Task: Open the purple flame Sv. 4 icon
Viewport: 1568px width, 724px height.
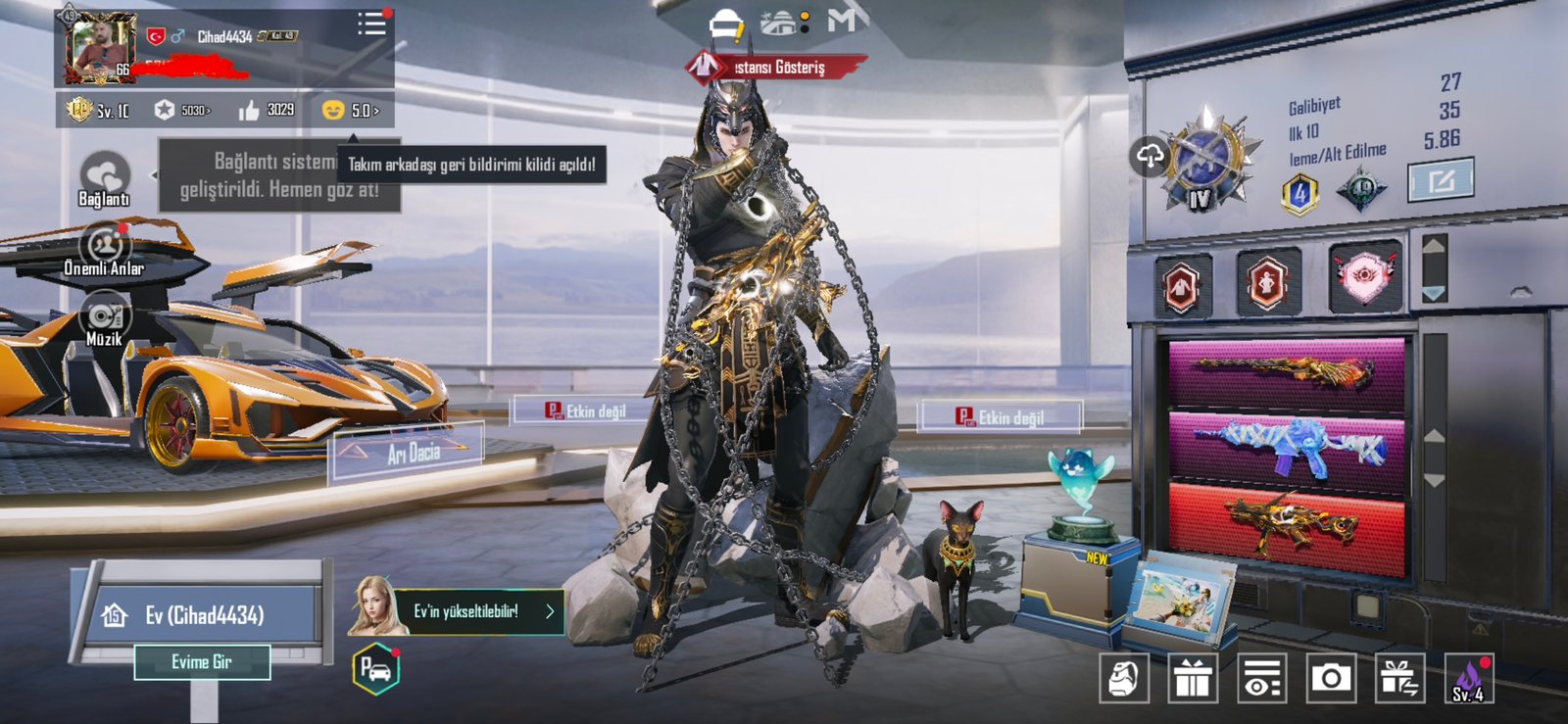Action: pos(1468,678)
